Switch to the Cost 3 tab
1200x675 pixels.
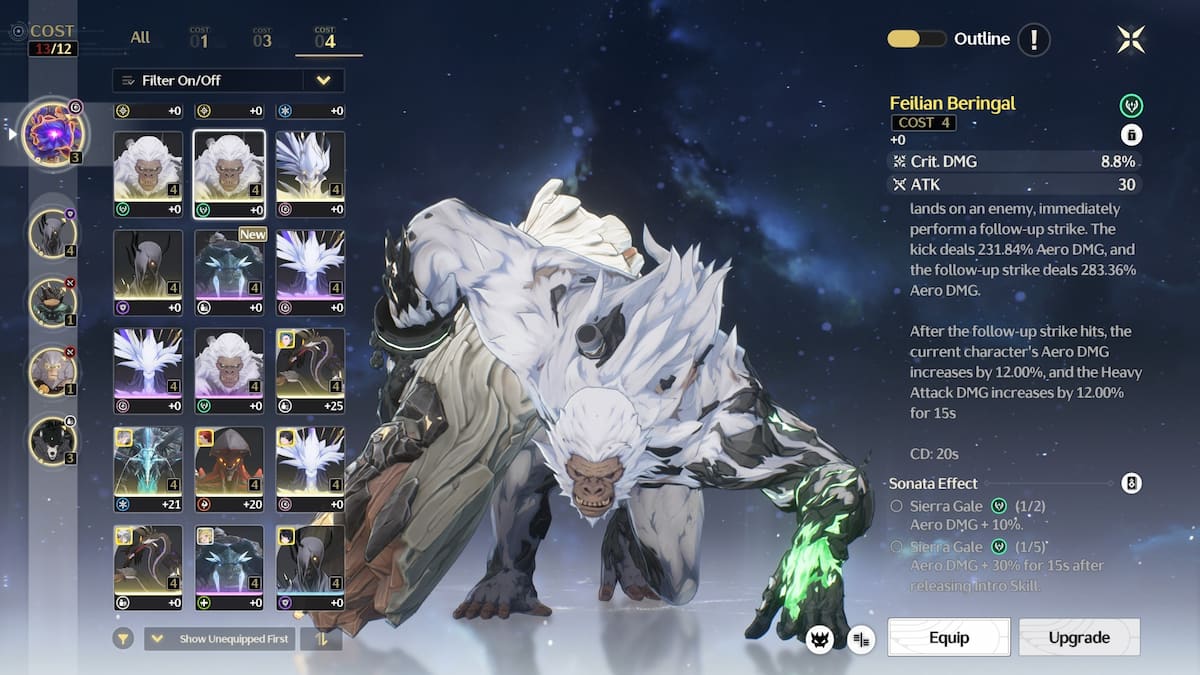(x=262, y=39)
